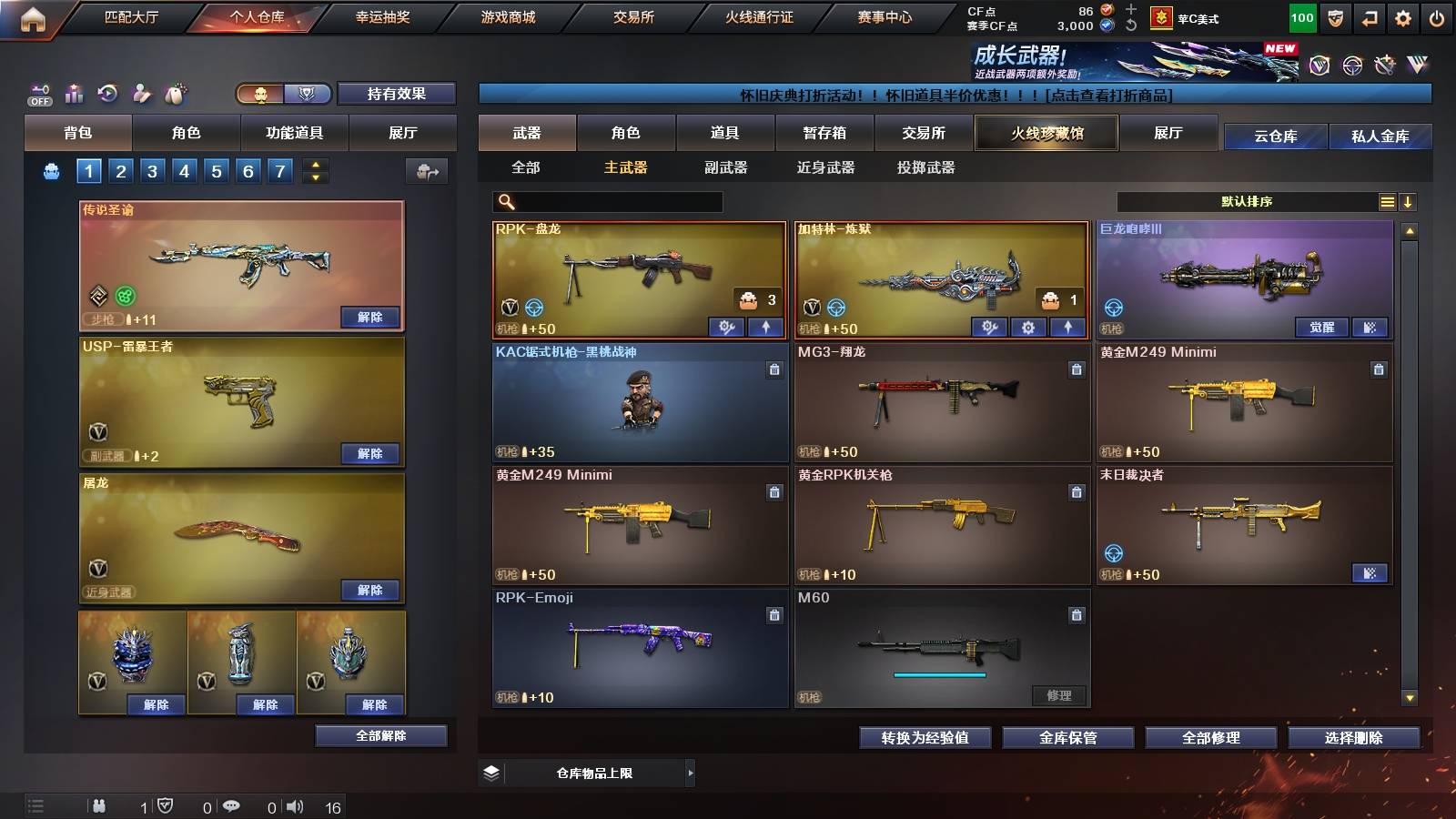Expand the 仓库物品上限 arrow at the bottom

point(692,773)
